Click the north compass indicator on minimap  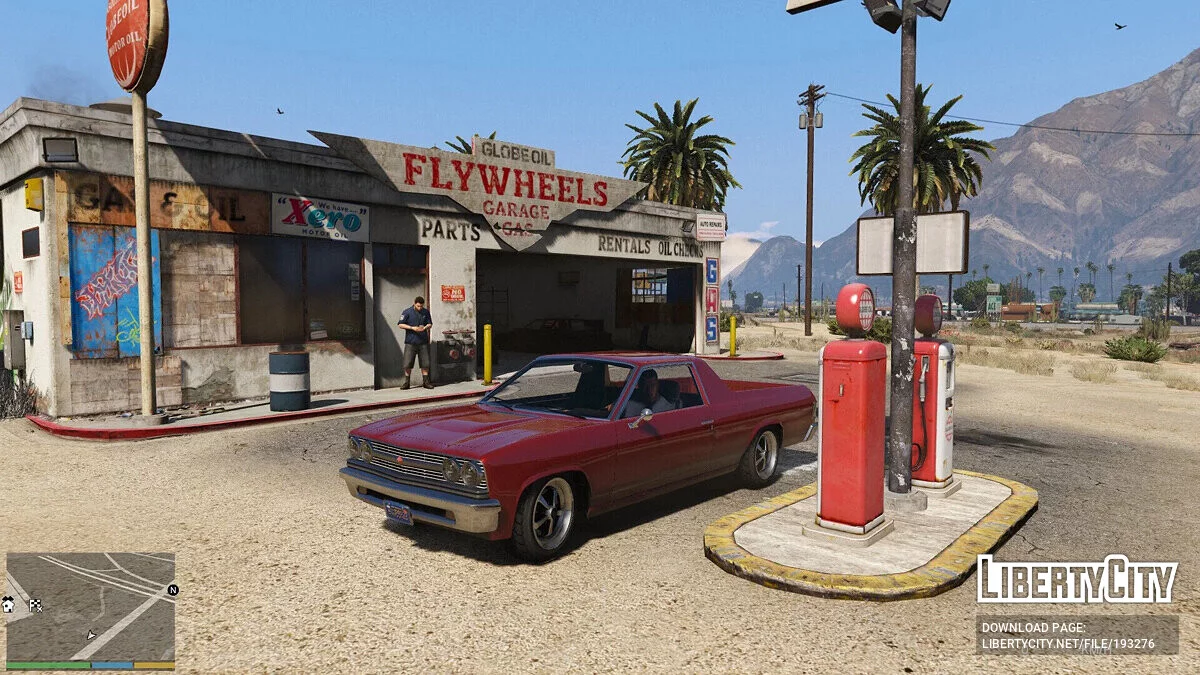pos(172,590)
